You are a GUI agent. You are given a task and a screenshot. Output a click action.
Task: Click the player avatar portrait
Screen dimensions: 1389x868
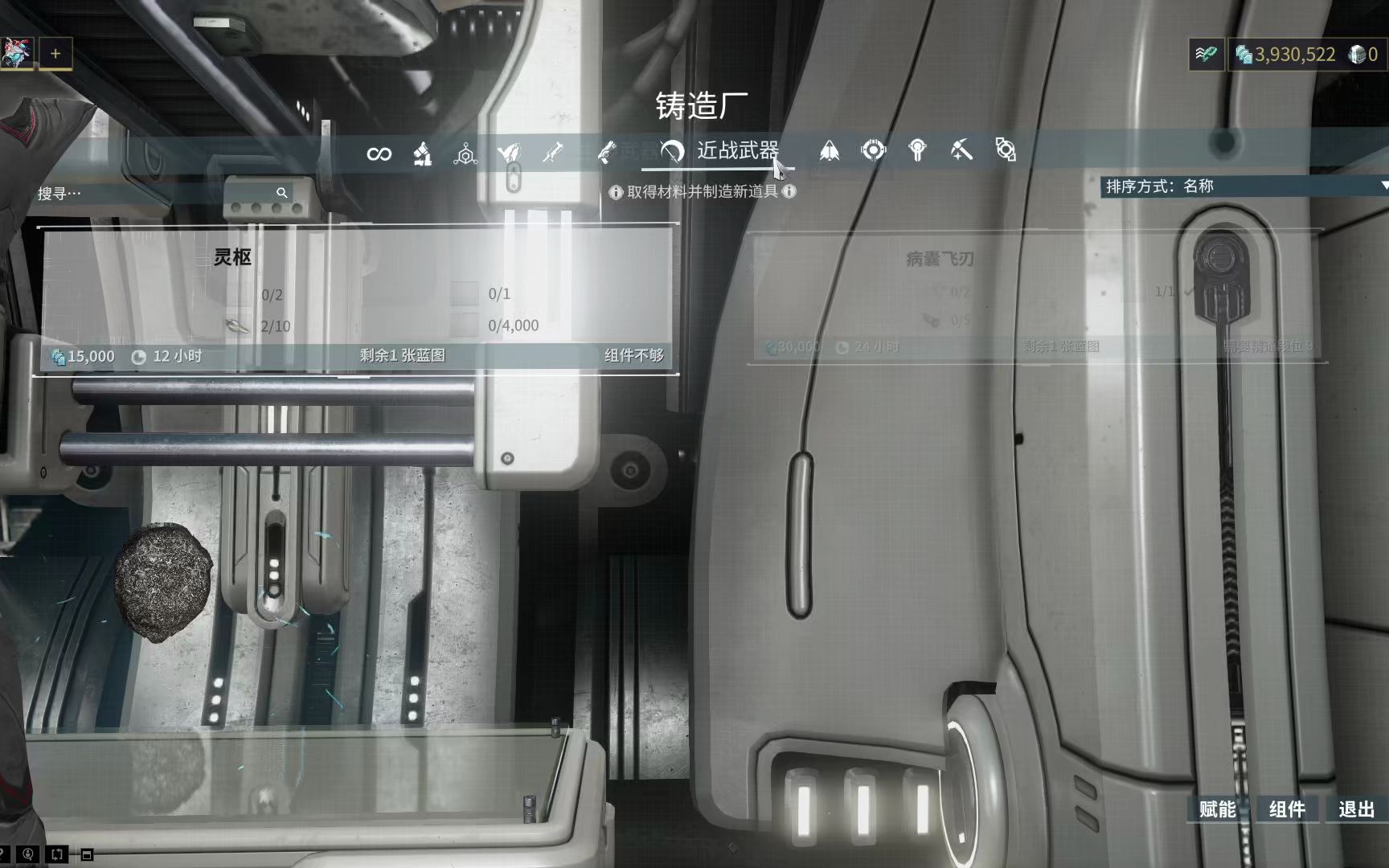[16, 54]
